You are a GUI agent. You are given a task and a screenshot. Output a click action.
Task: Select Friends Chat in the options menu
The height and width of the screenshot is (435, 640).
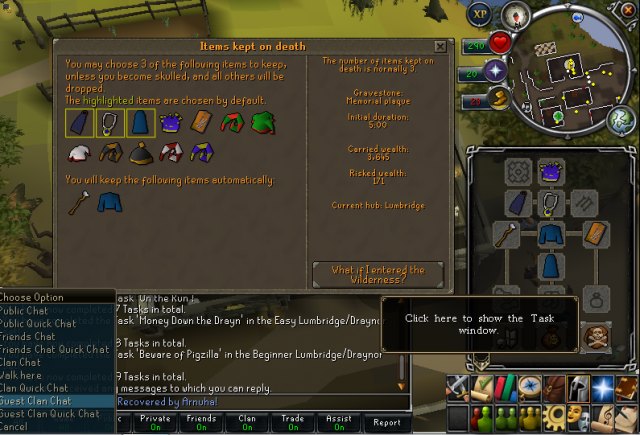(32, 337)
